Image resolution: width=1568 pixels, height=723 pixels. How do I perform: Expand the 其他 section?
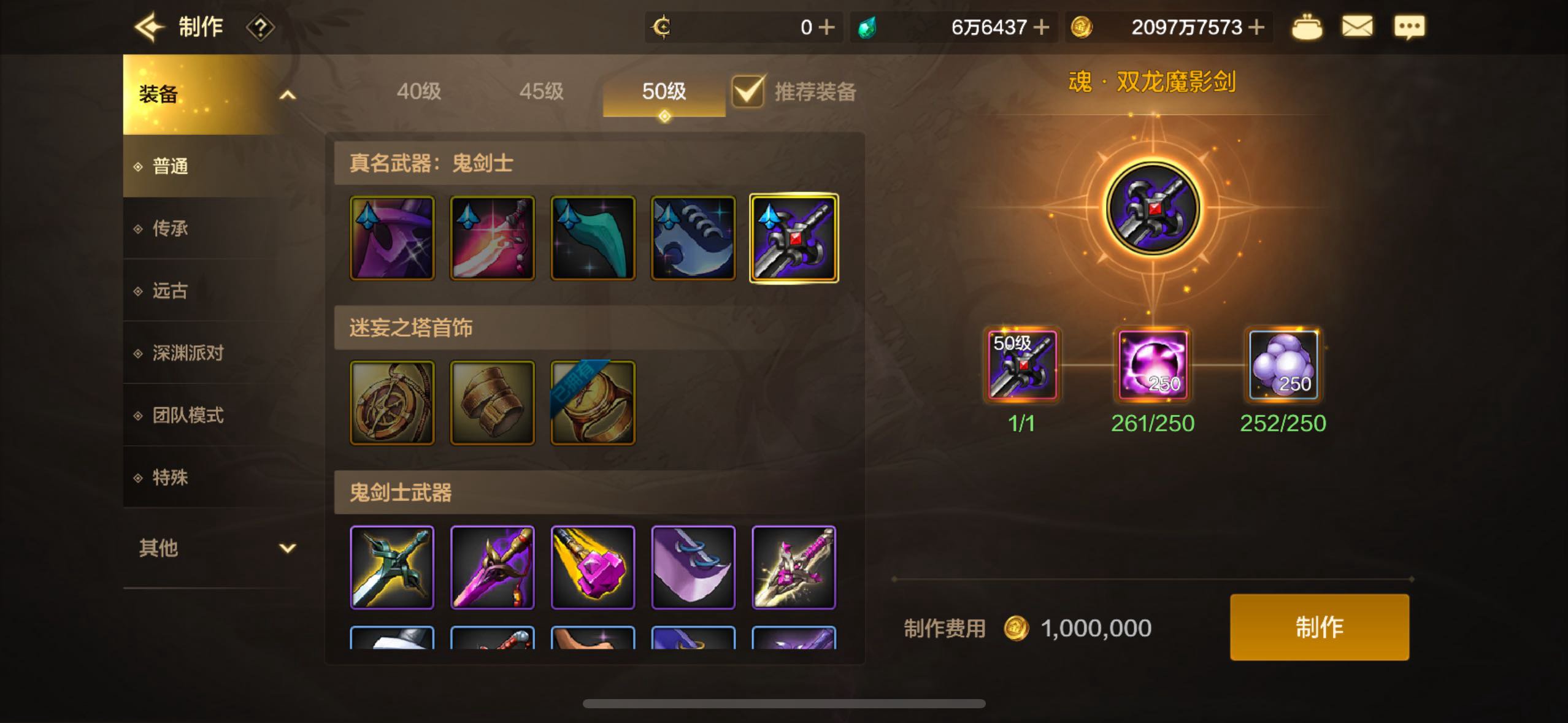[x=215, y=548]
